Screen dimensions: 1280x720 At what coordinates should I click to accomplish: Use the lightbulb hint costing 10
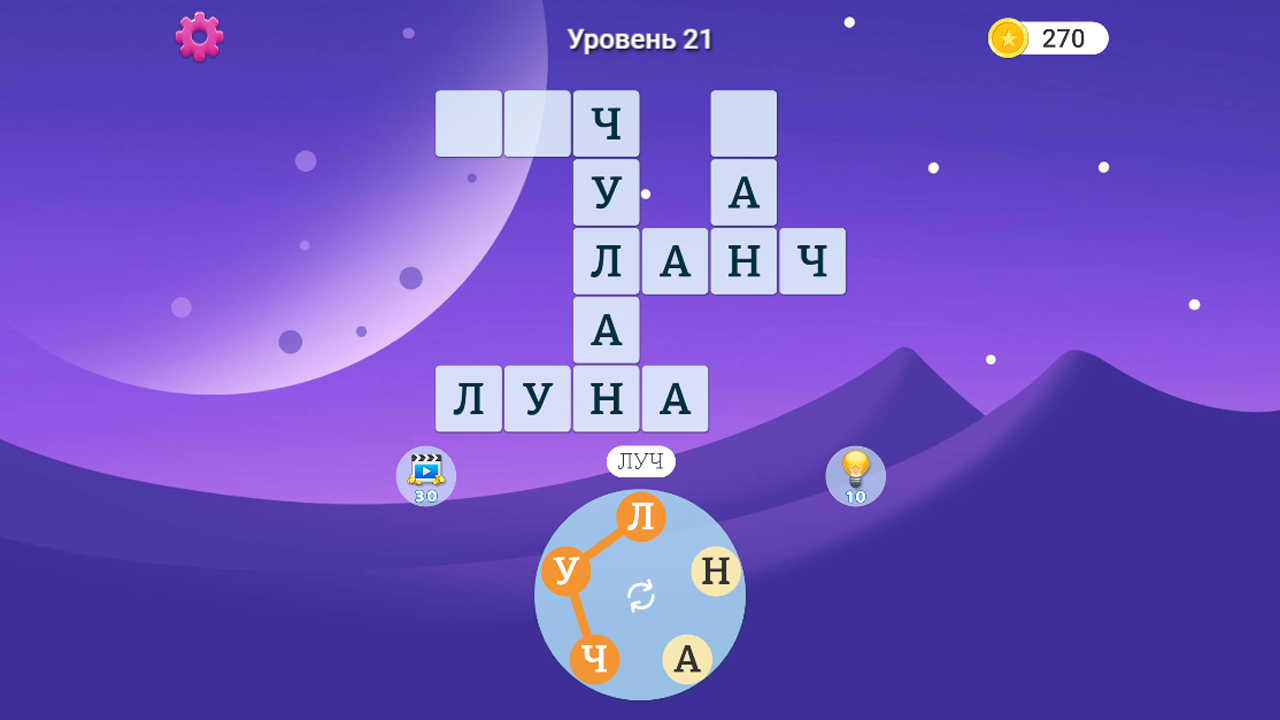coord(855,476)
